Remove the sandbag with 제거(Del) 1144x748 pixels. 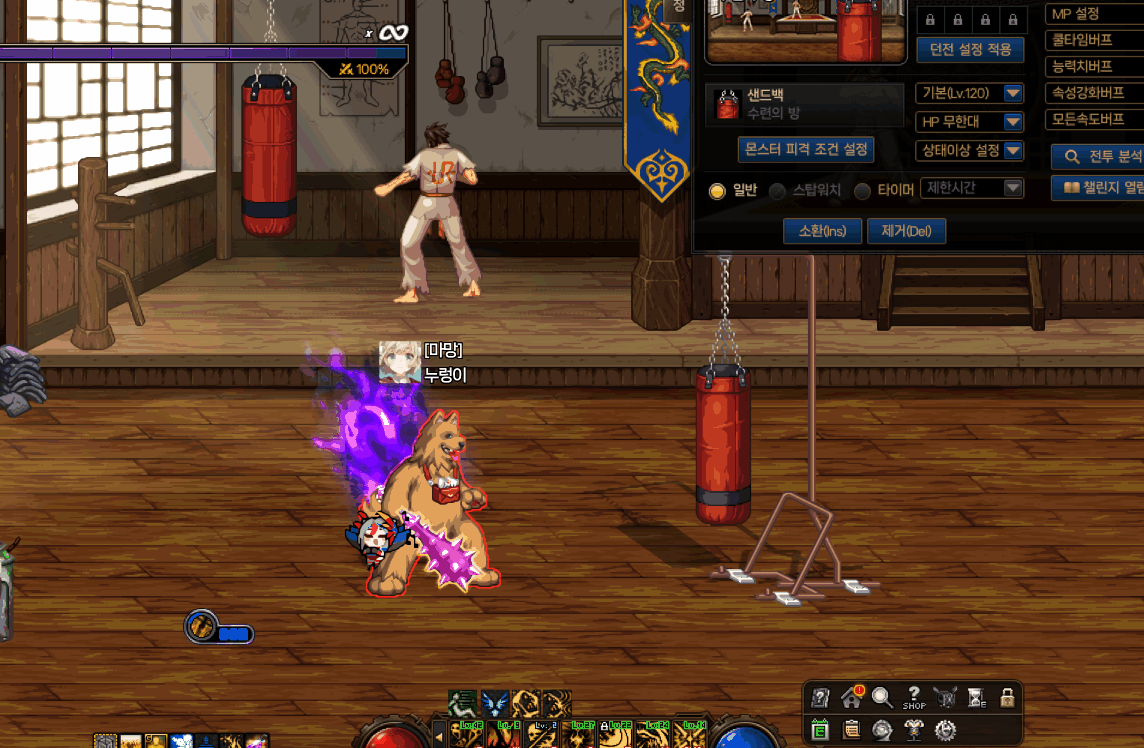click(906, 231)
